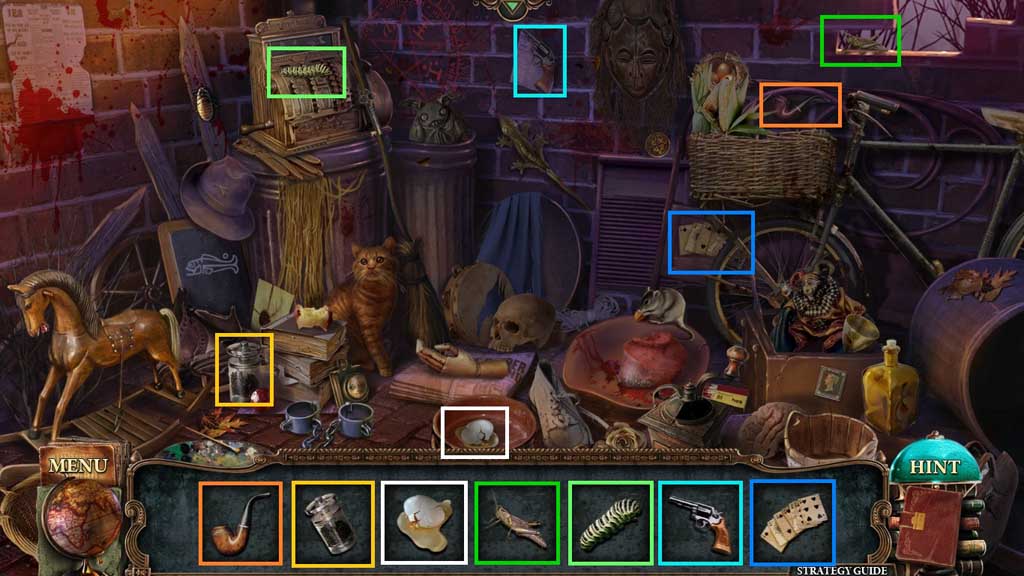Pick the green caterpillar item slot
This screenshot has width=1024, height=576.
[610, 522]
